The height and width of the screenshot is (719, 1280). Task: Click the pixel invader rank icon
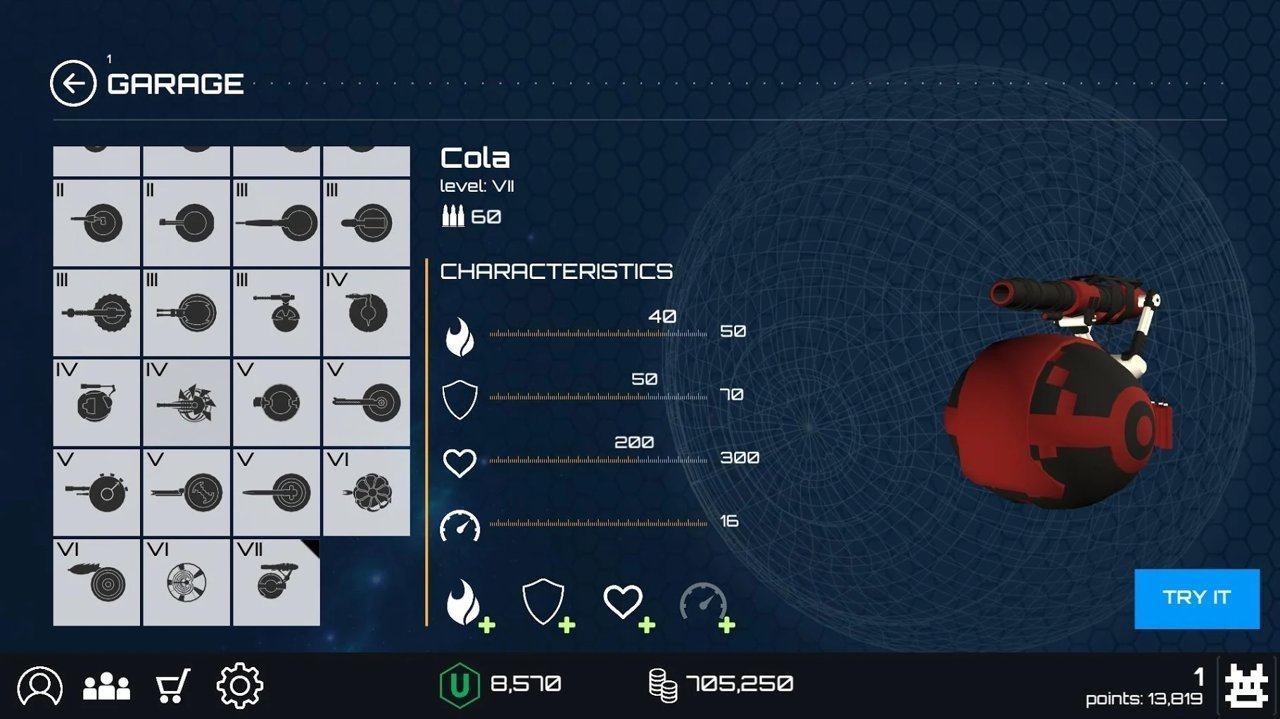pos(1247,685)
